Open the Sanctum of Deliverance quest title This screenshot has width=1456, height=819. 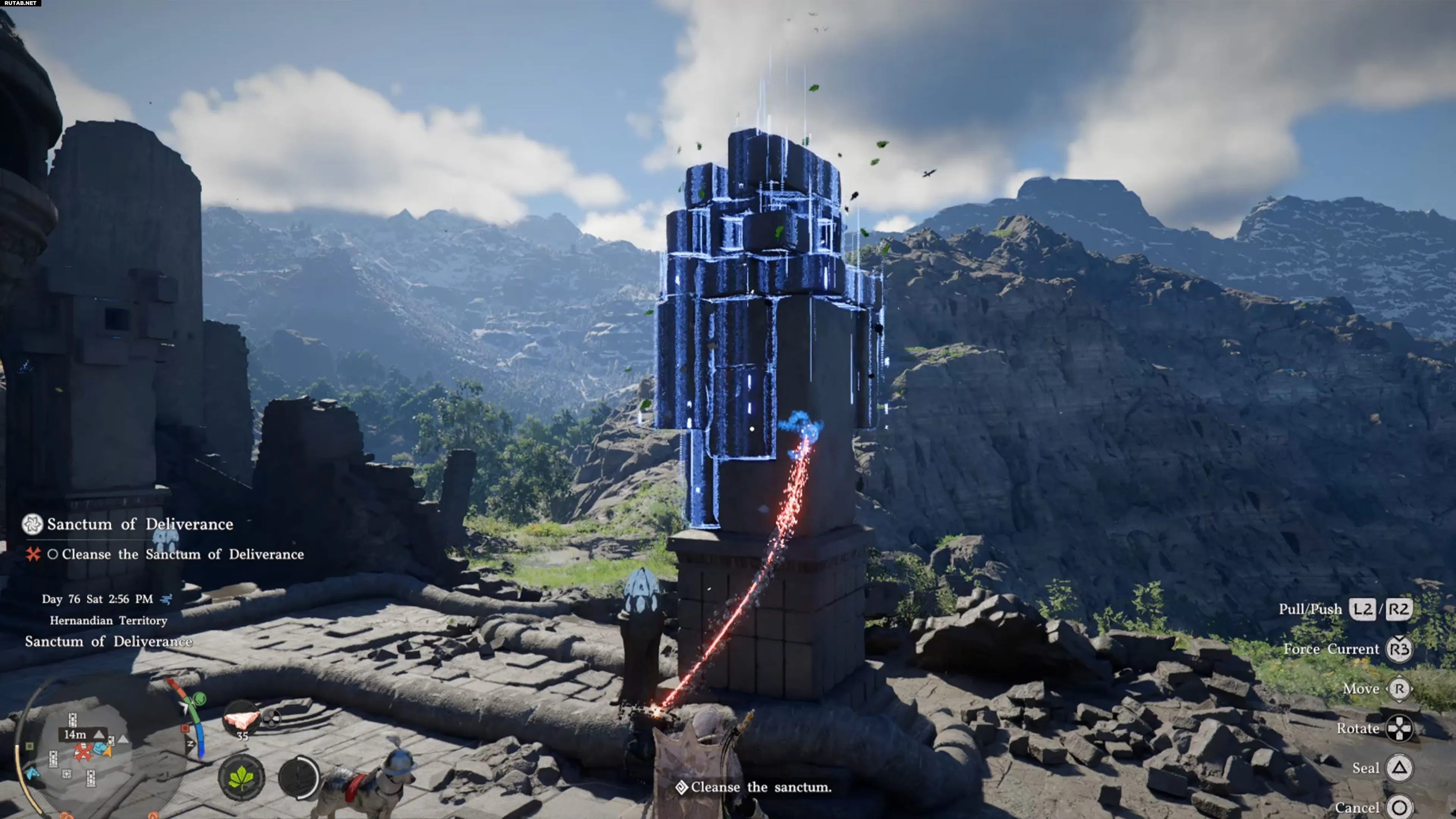click(x=140, y=524)
